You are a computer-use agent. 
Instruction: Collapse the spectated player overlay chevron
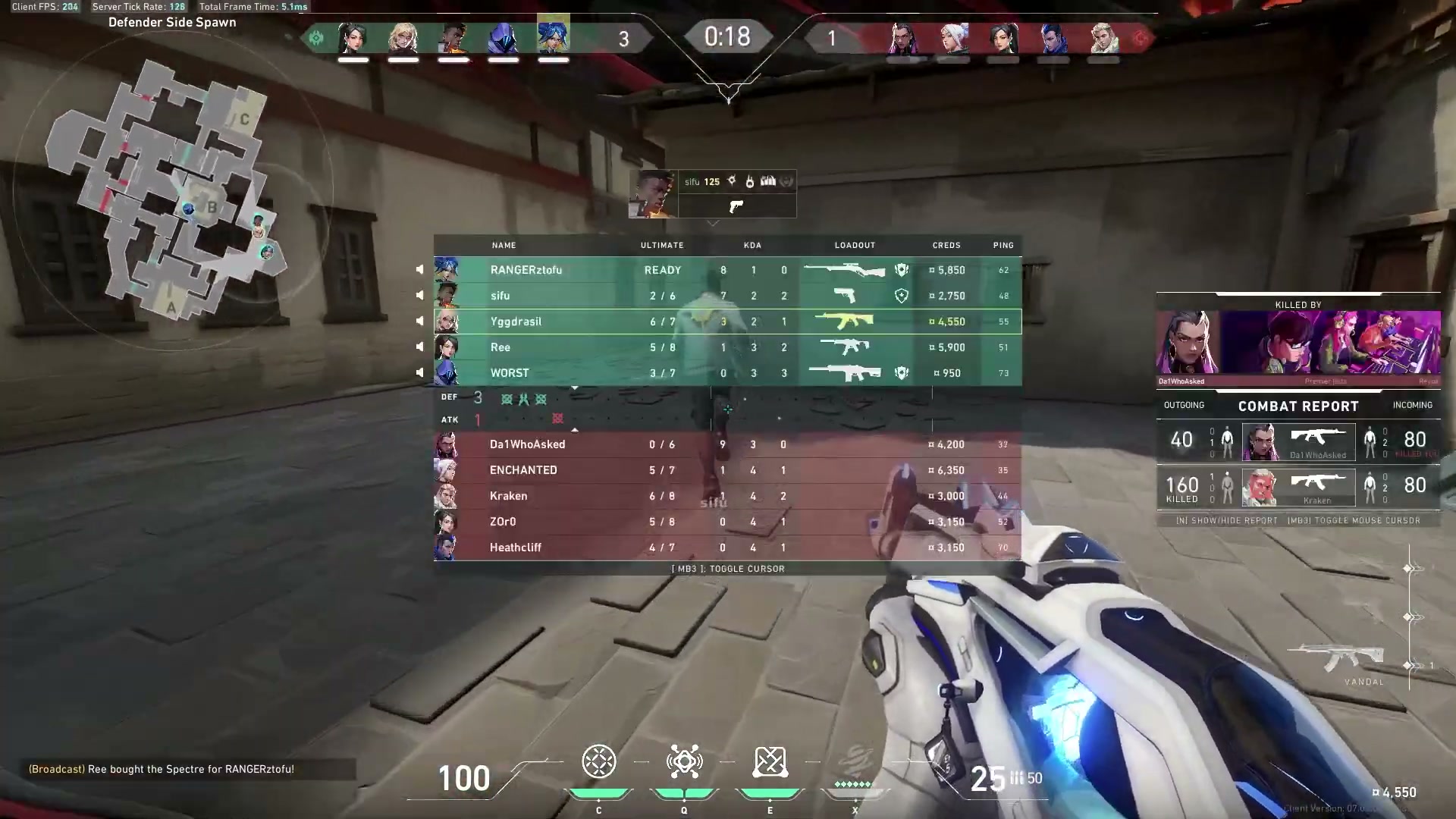(x=713, y=223)
